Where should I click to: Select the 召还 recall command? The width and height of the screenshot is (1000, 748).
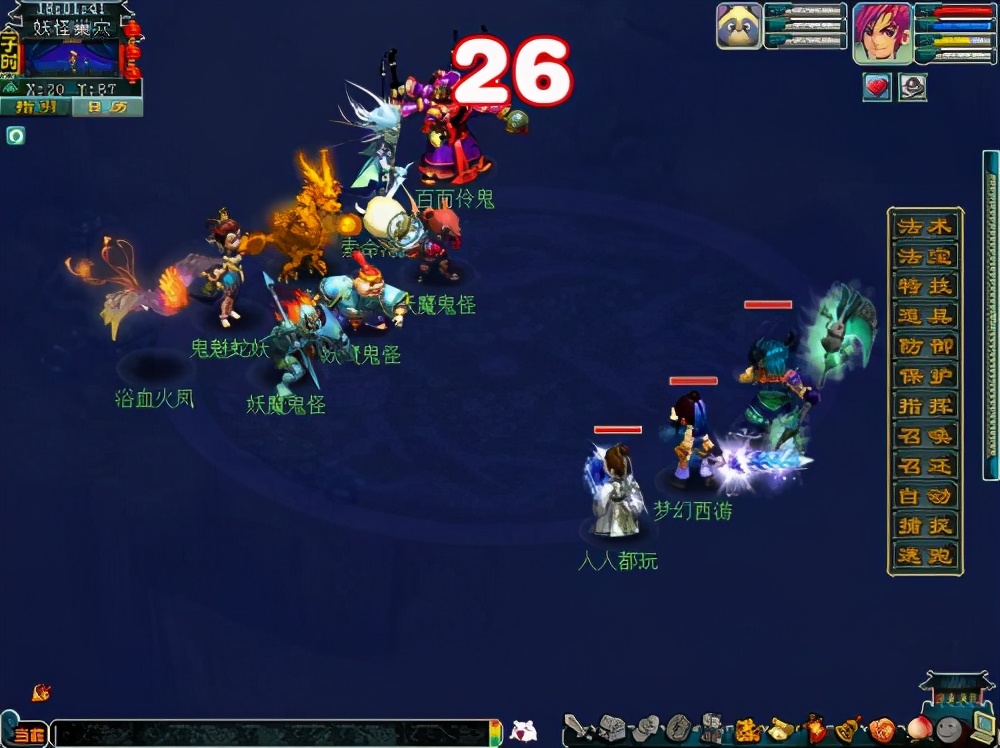pos(925,466)
